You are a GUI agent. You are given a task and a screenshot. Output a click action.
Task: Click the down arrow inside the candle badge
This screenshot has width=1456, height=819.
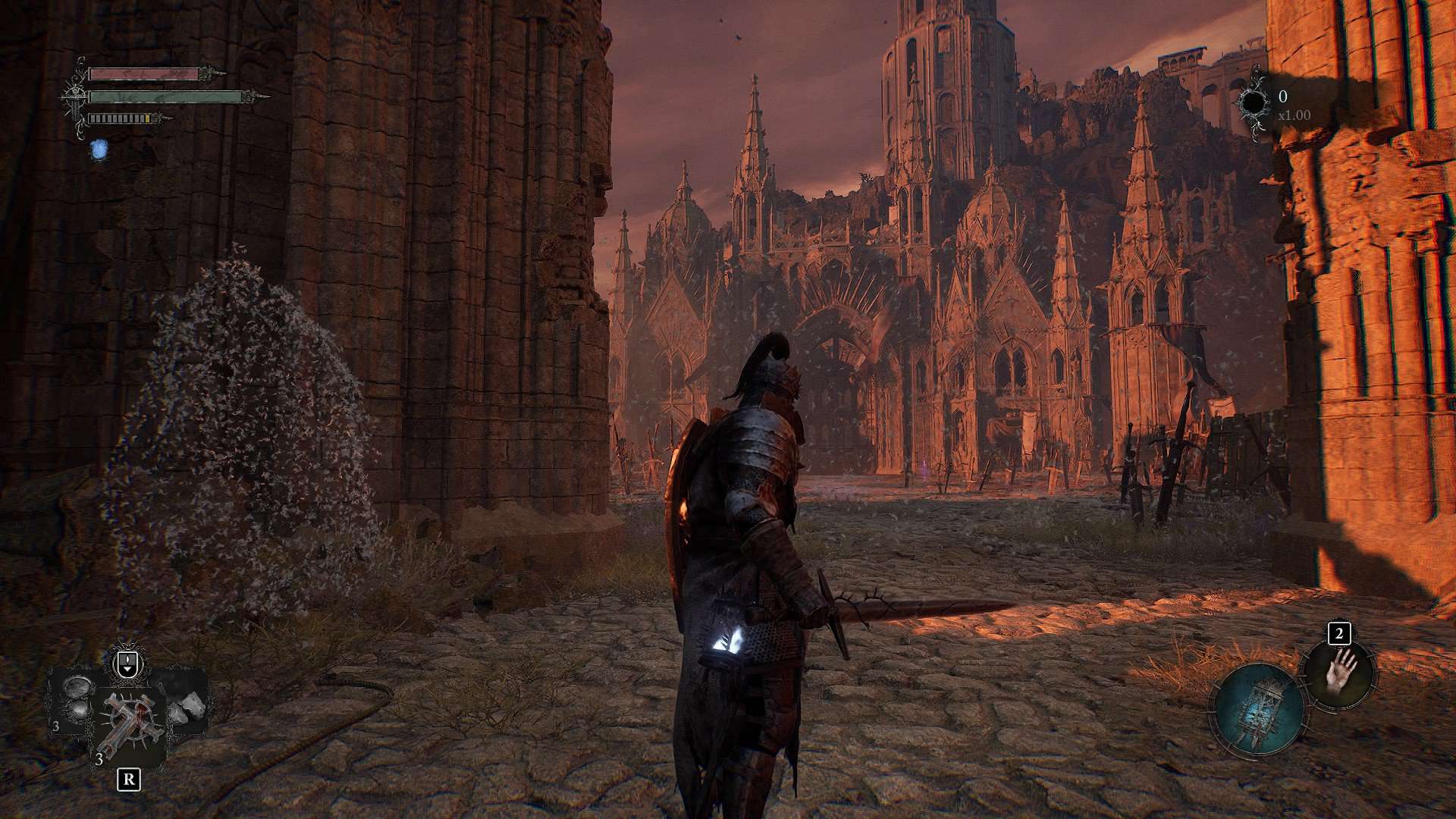tap(127, 670)
